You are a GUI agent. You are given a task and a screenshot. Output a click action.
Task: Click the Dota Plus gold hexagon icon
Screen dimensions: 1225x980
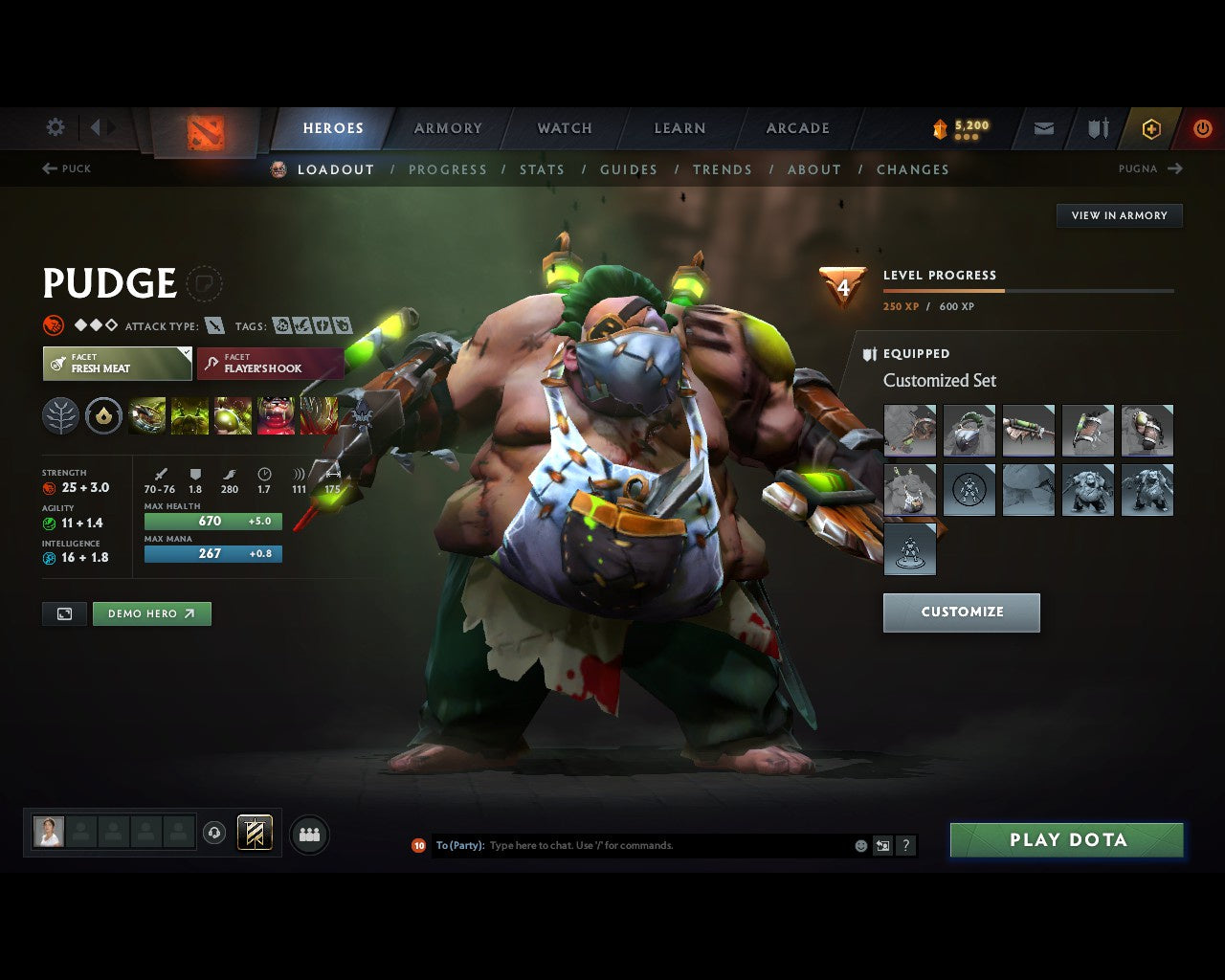1151,128
